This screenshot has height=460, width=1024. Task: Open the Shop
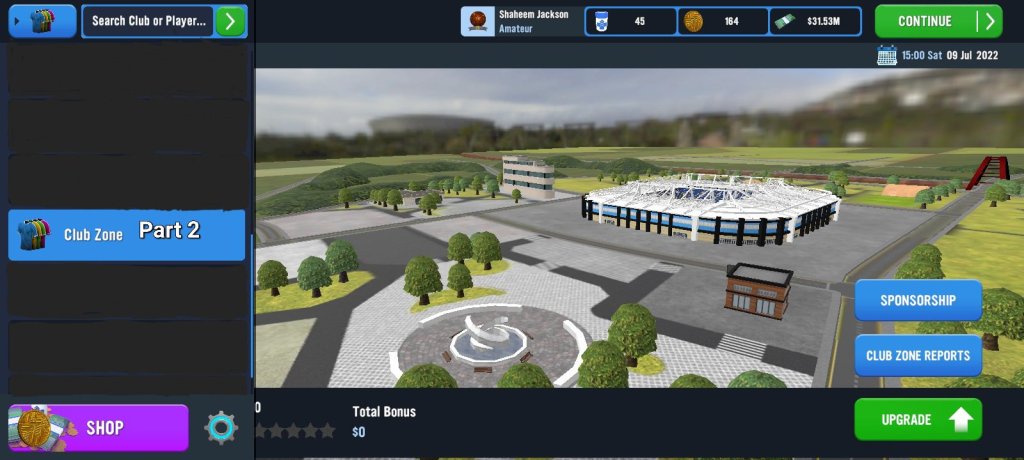[x=98, y=427]
